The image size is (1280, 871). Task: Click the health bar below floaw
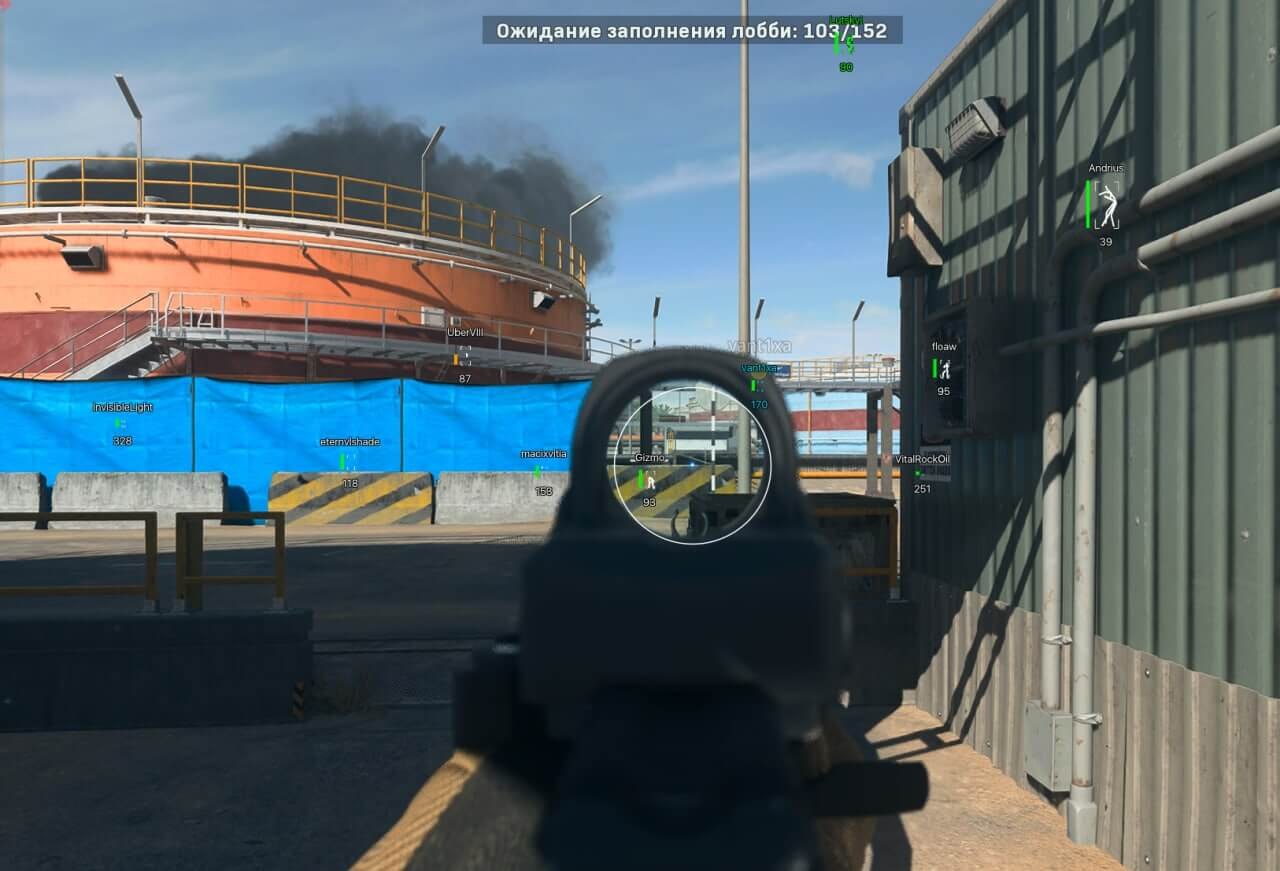pos(936,369)
